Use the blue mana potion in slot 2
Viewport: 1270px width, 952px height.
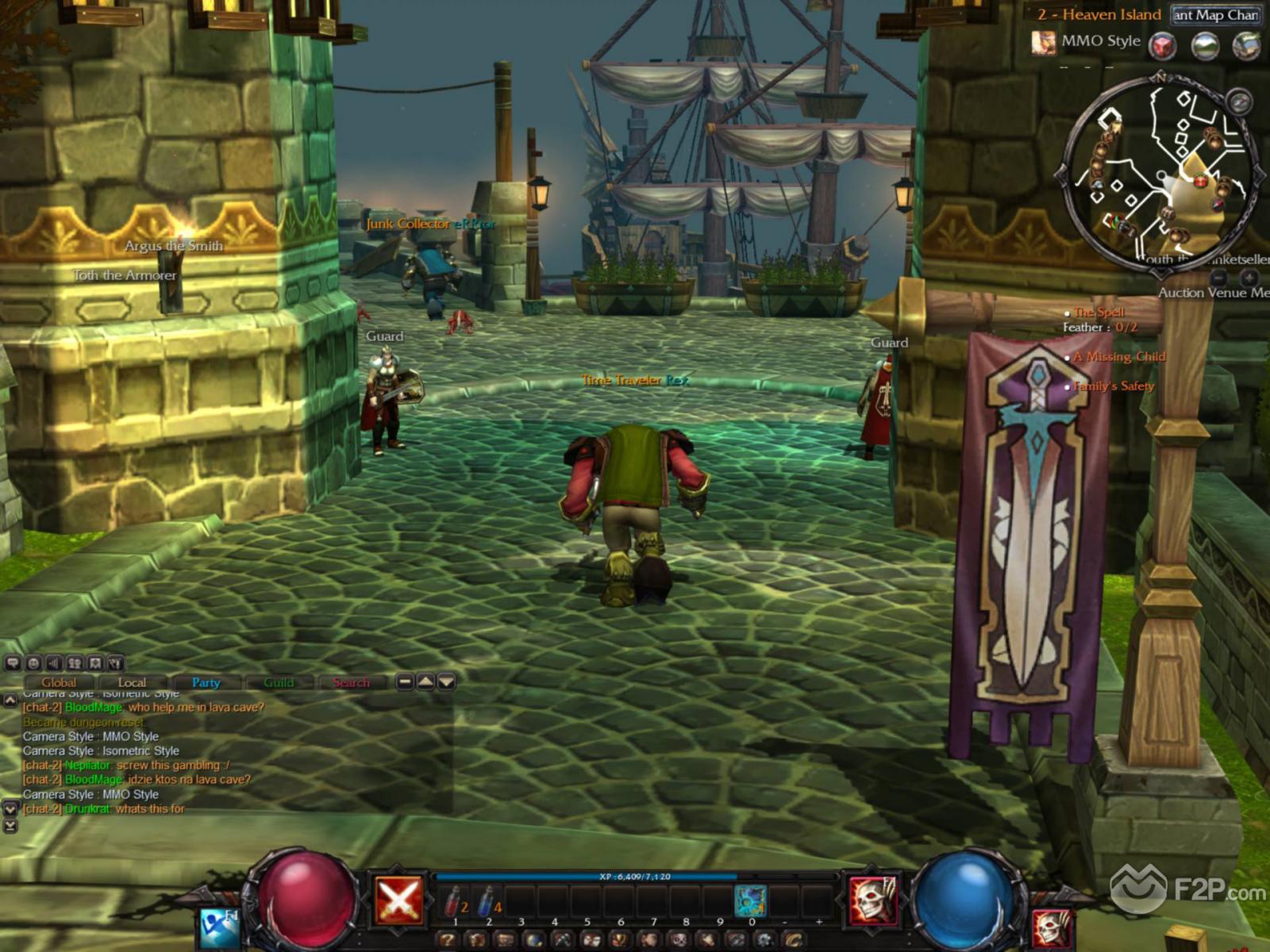coord(487,901)
